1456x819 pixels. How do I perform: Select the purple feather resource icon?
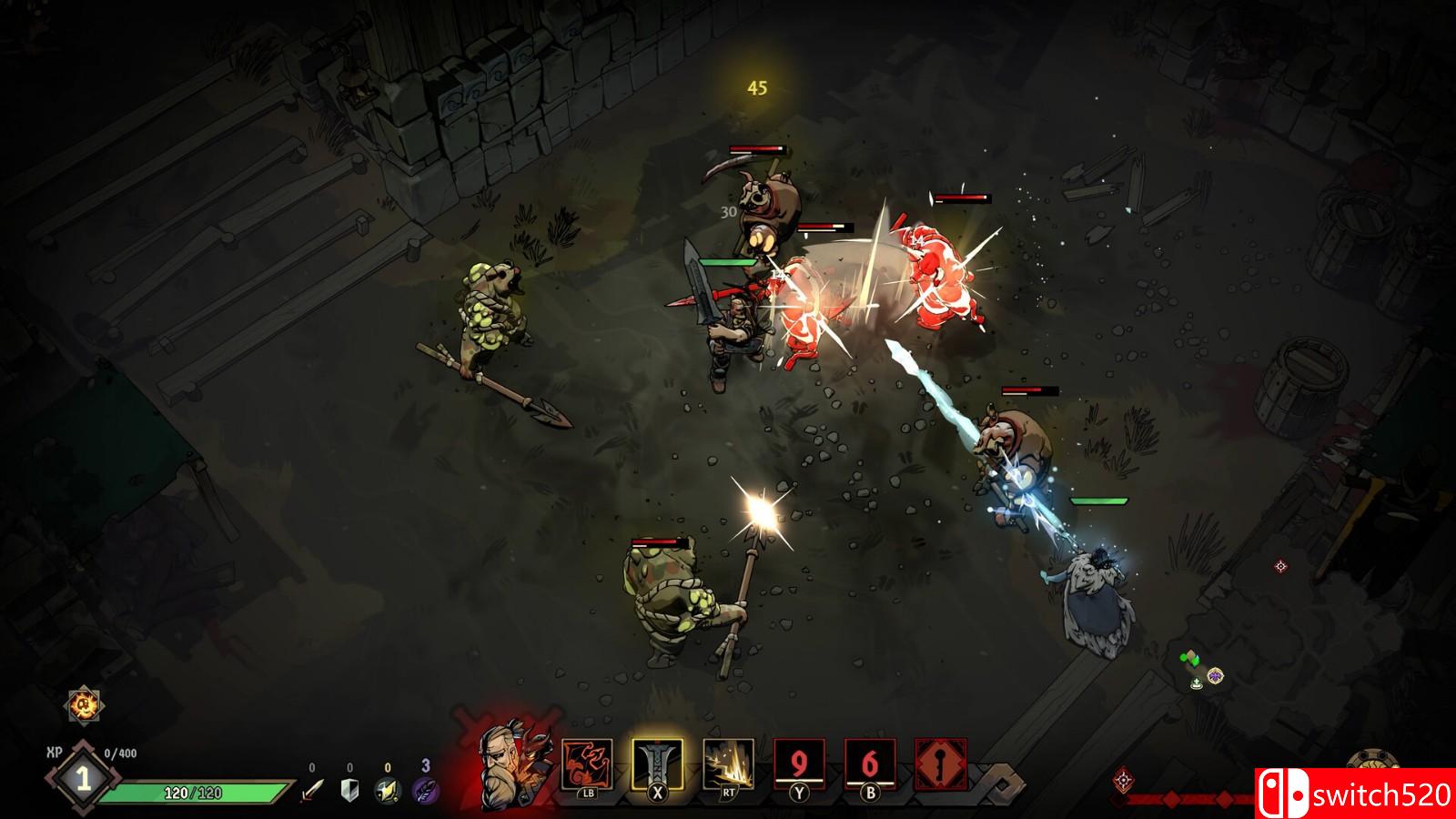[425, 790]
